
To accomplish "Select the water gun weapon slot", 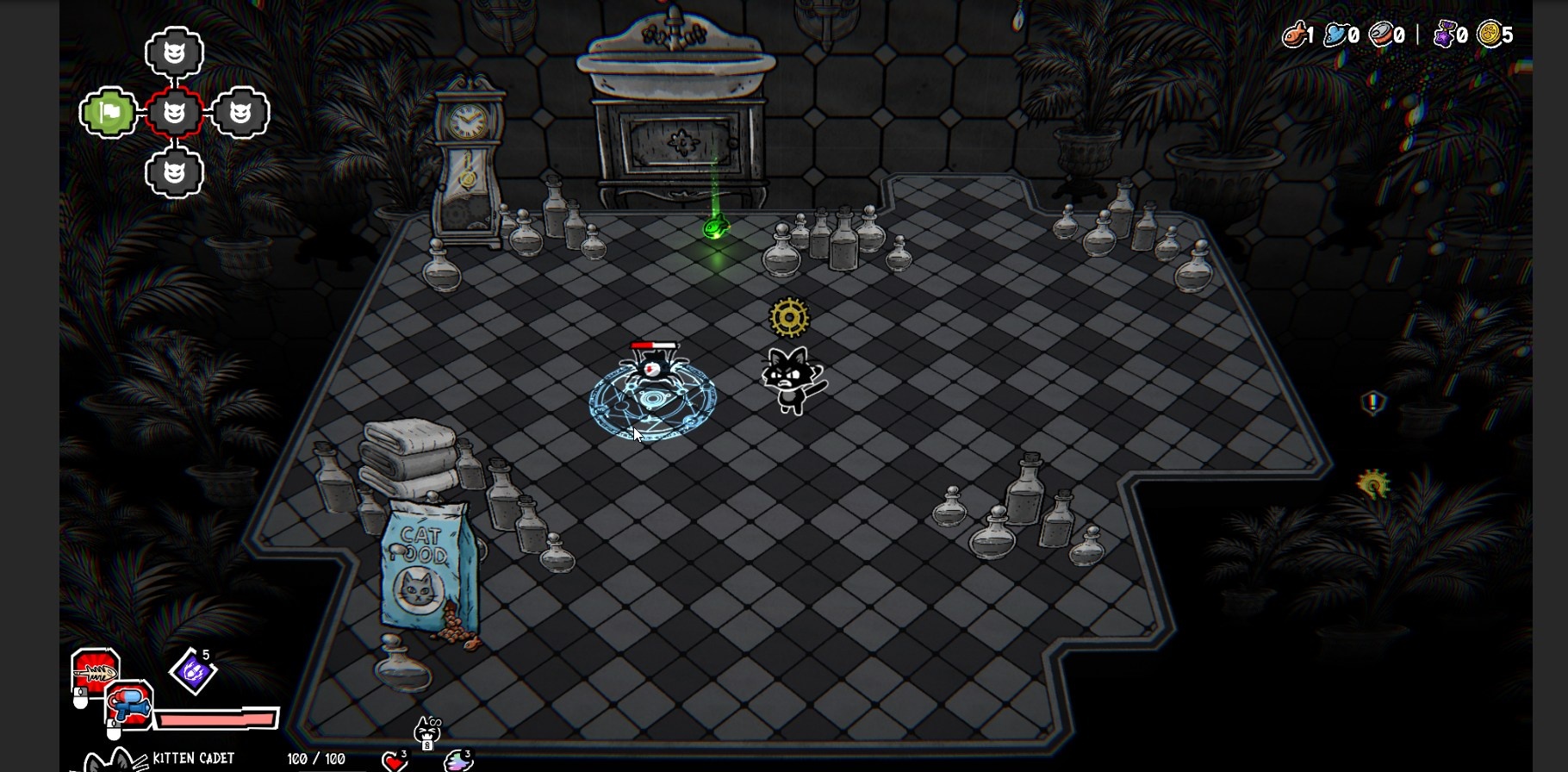I will 130,704.
